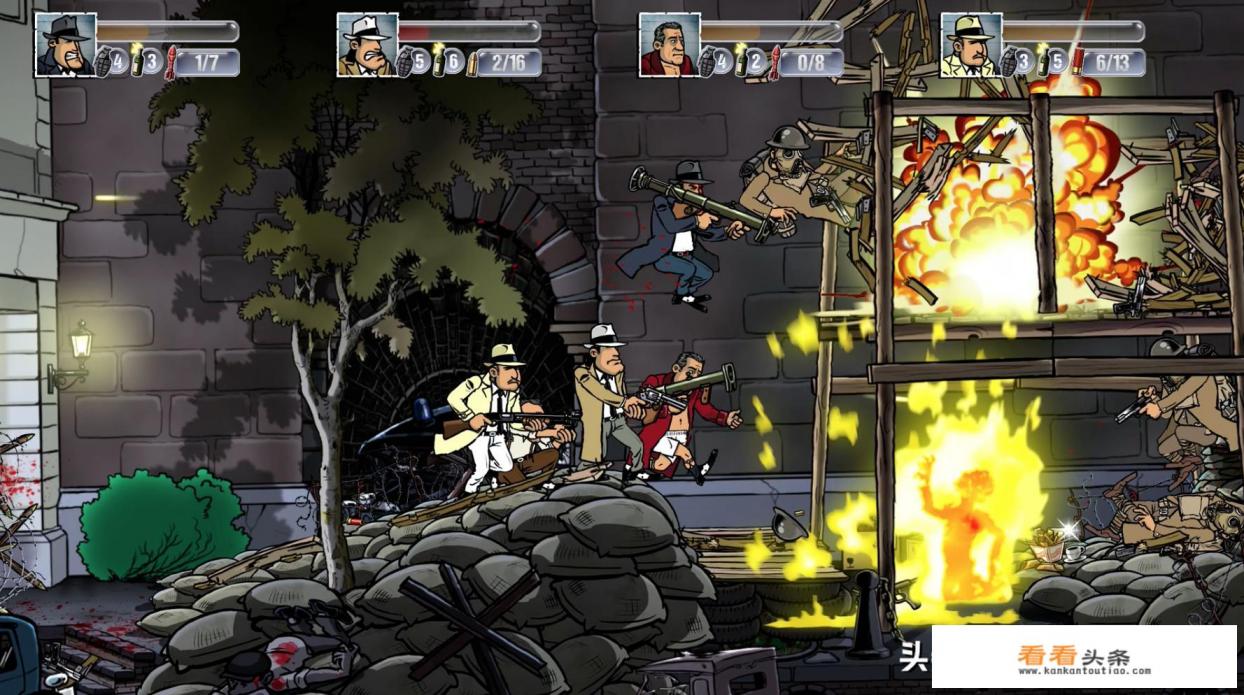Select the black fedora player portrait

[x=66, y=45]
